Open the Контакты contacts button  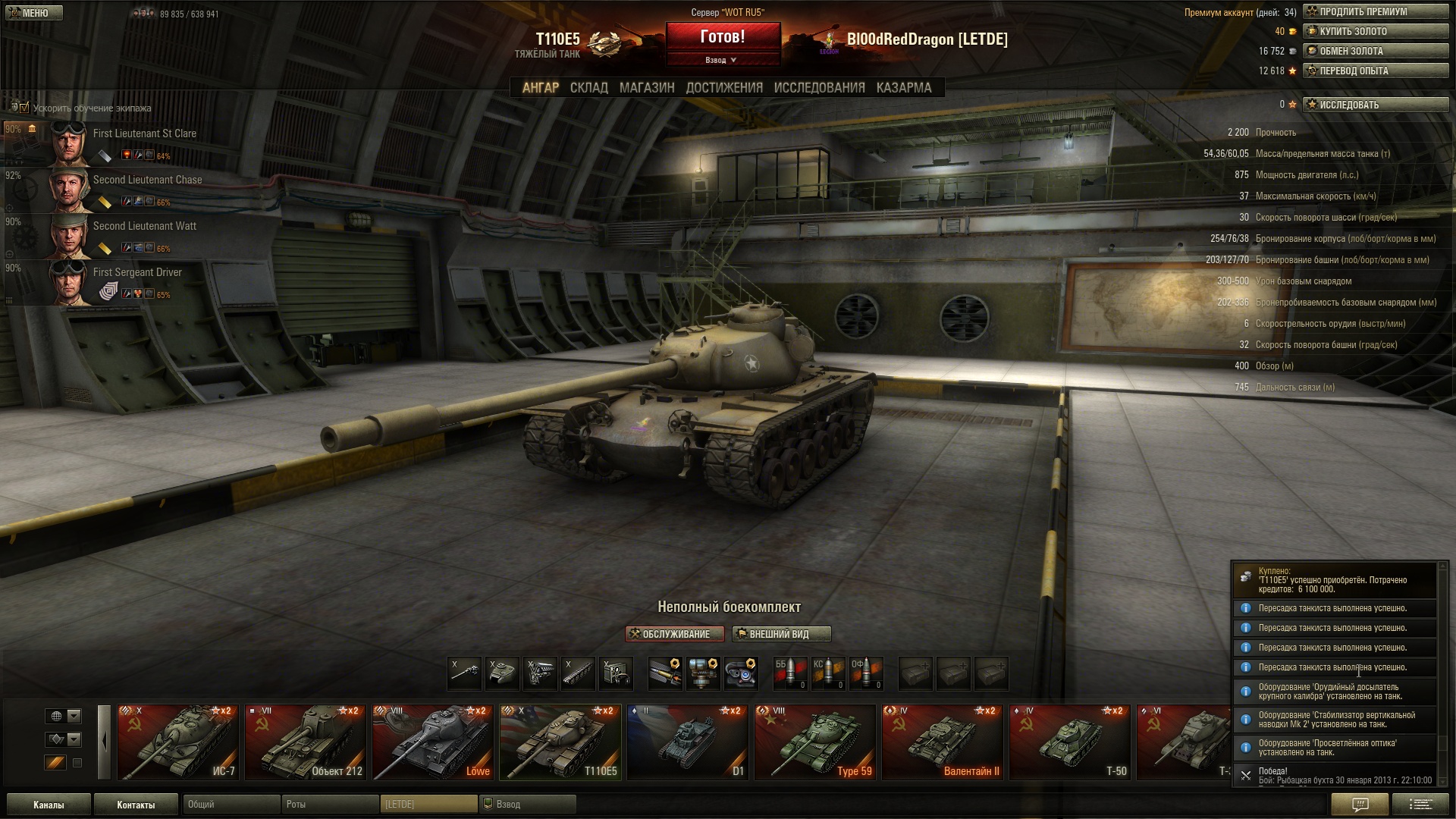[136, 805]
